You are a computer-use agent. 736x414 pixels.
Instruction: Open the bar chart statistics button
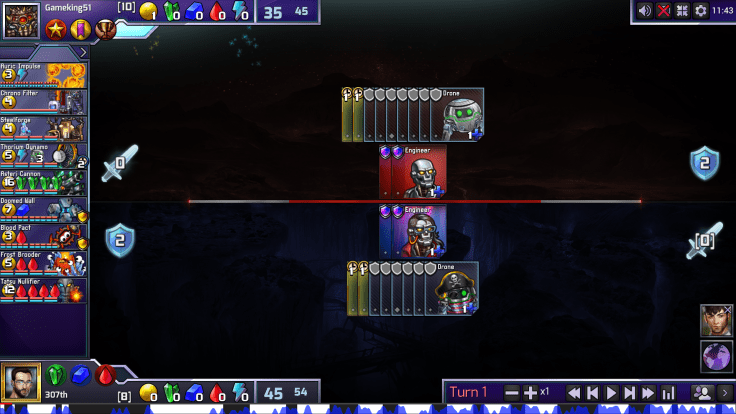pyautogui.click(x=669, y=393)
